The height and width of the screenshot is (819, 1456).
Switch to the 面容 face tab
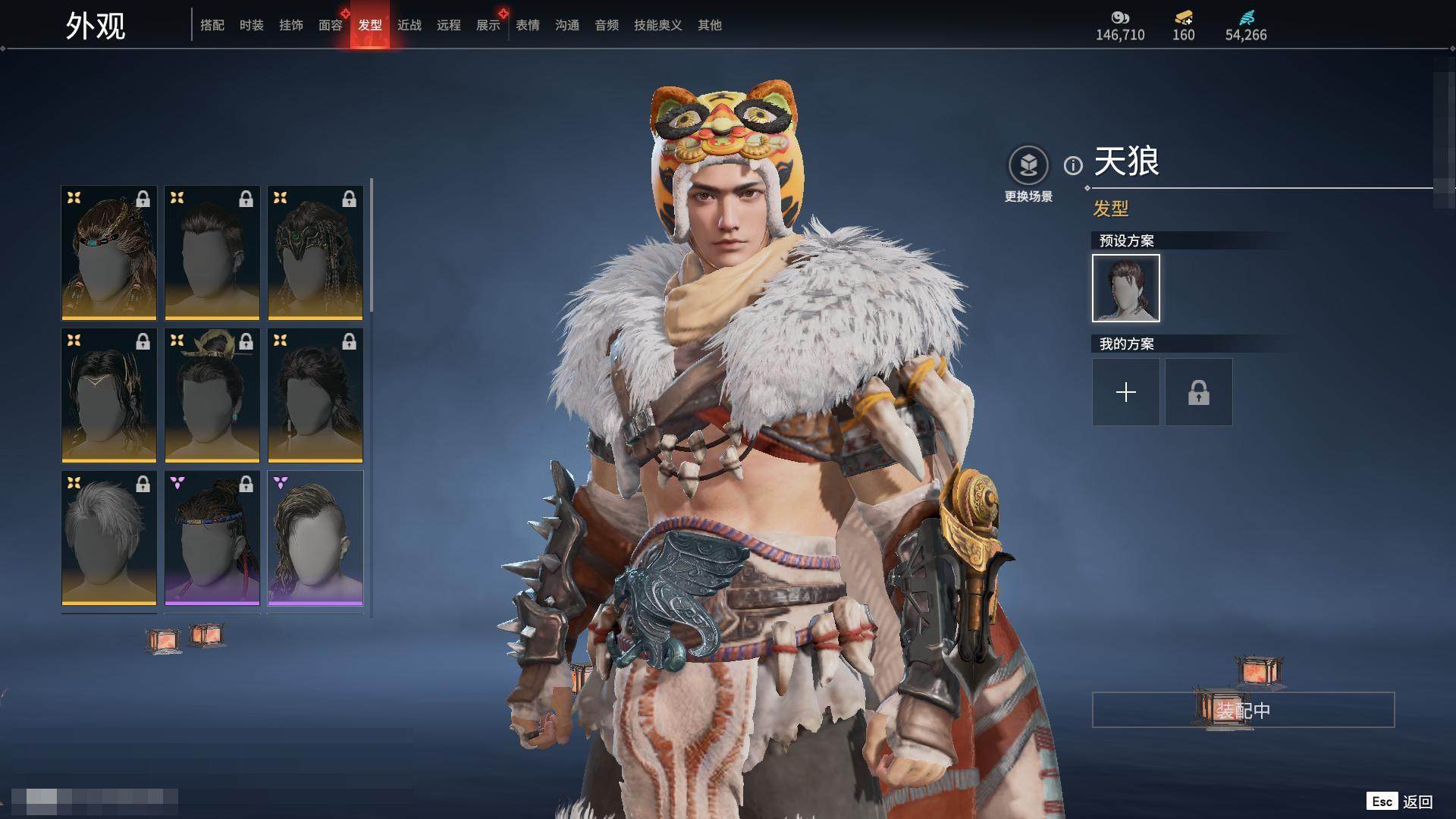tap(331, 26)
